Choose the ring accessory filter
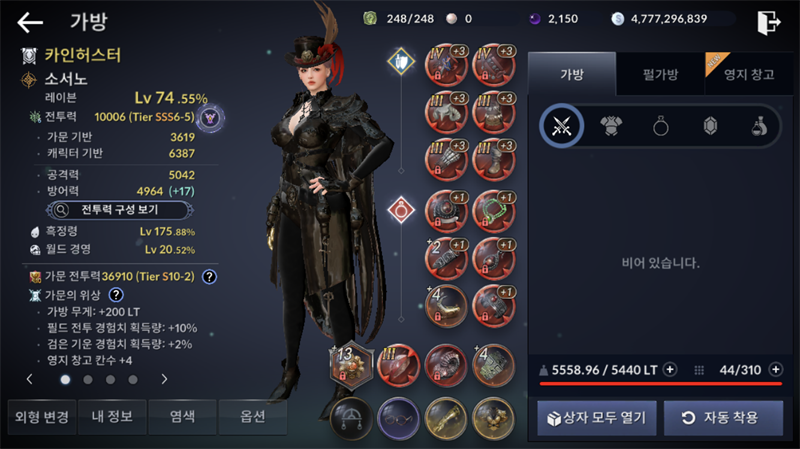The image size is (800, 449). [661, 125]
